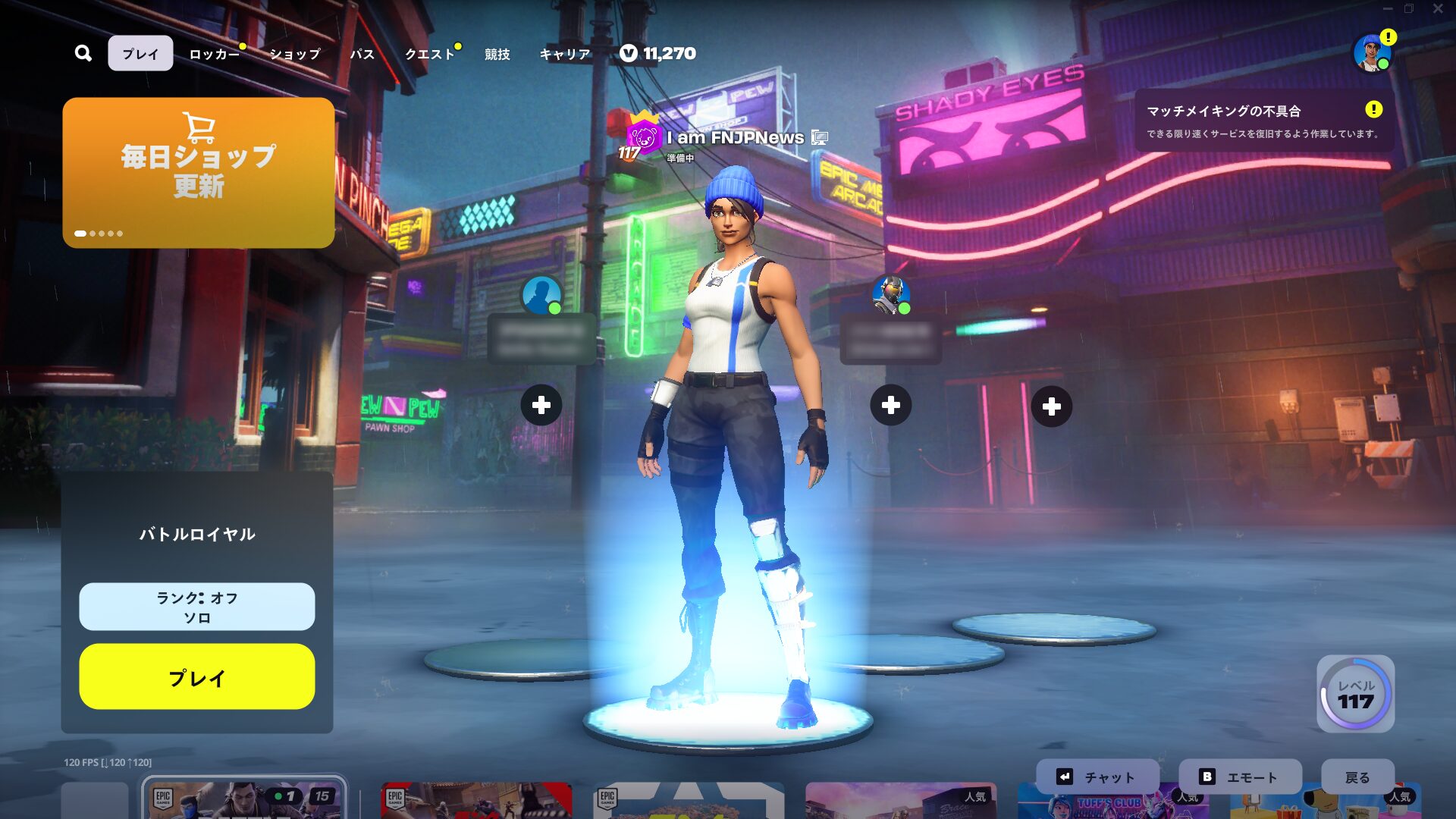
Task: Select the プレイ tab in top navigation
Action: pyautogui.click(x=140, y=54)
